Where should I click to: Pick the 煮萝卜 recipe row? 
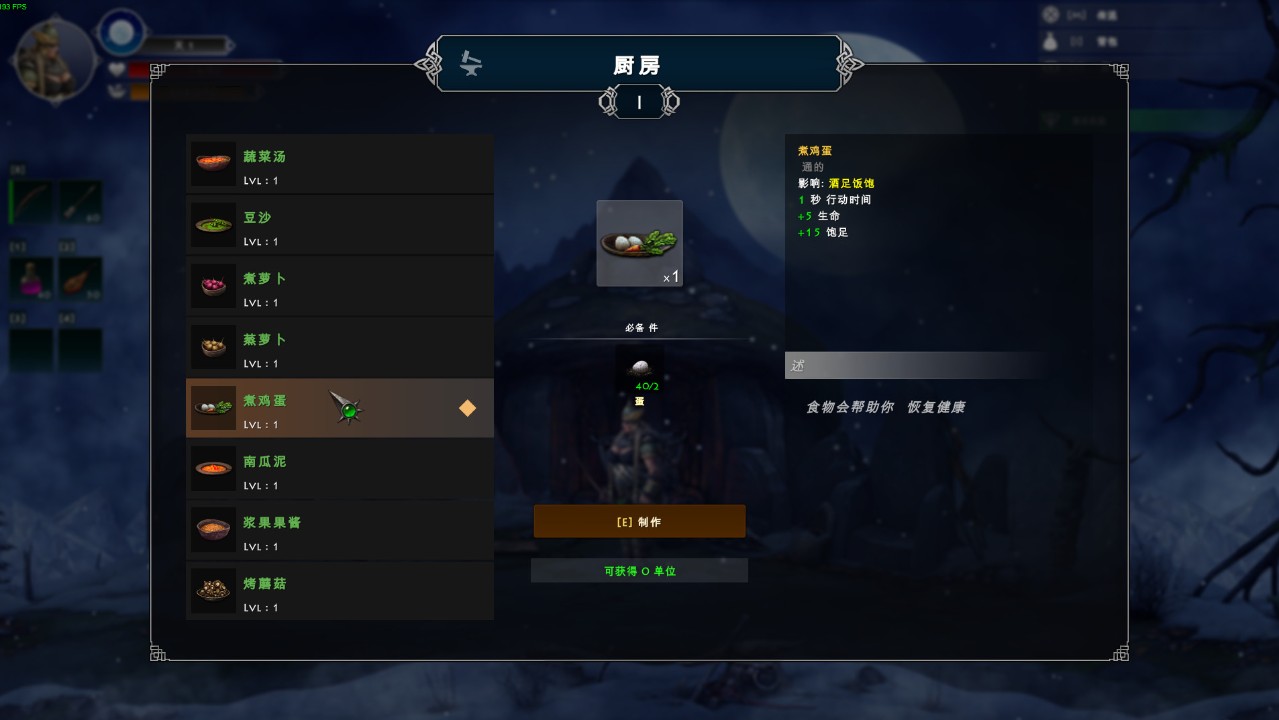point(339,287)
